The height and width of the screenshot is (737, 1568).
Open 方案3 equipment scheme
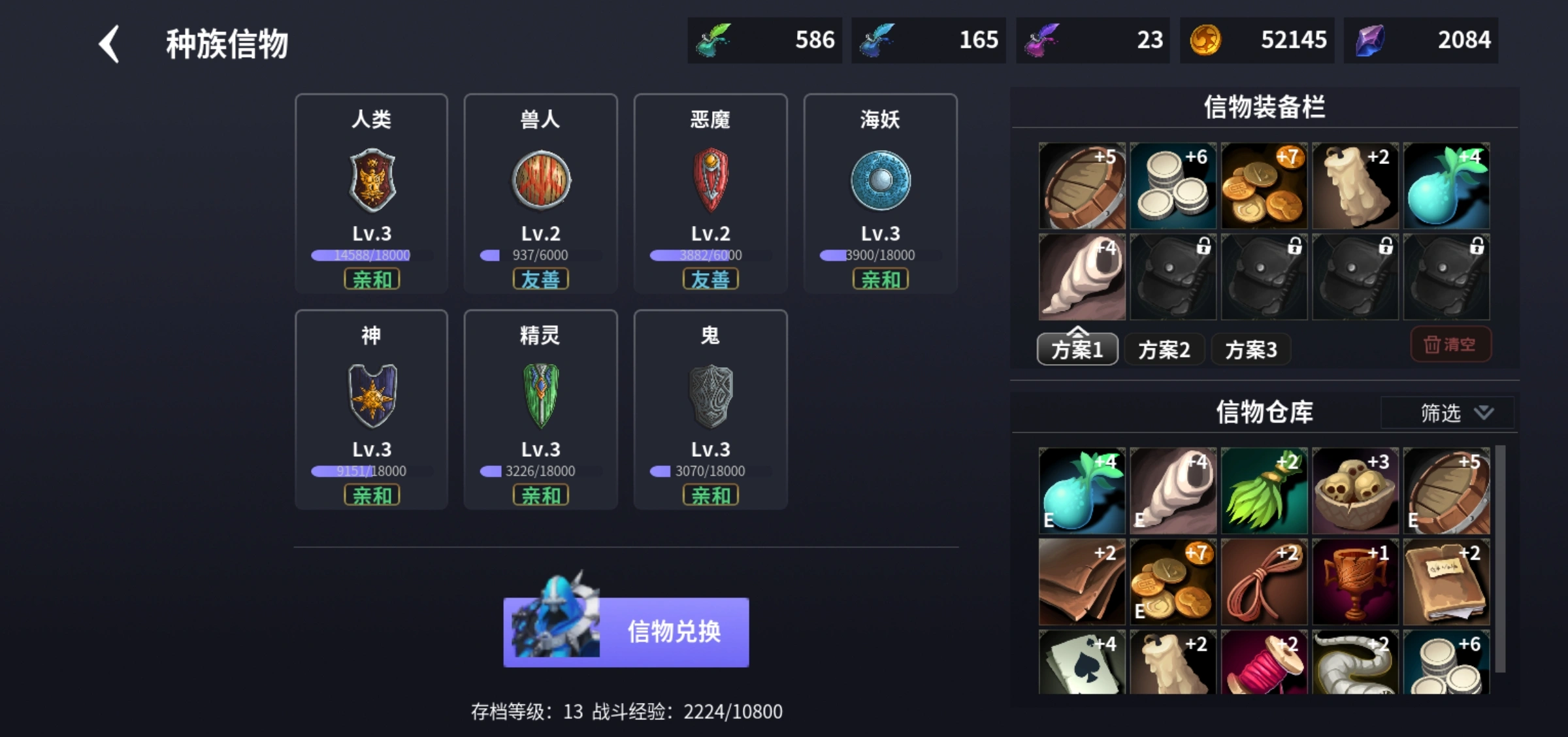(x=1250, y=350)
